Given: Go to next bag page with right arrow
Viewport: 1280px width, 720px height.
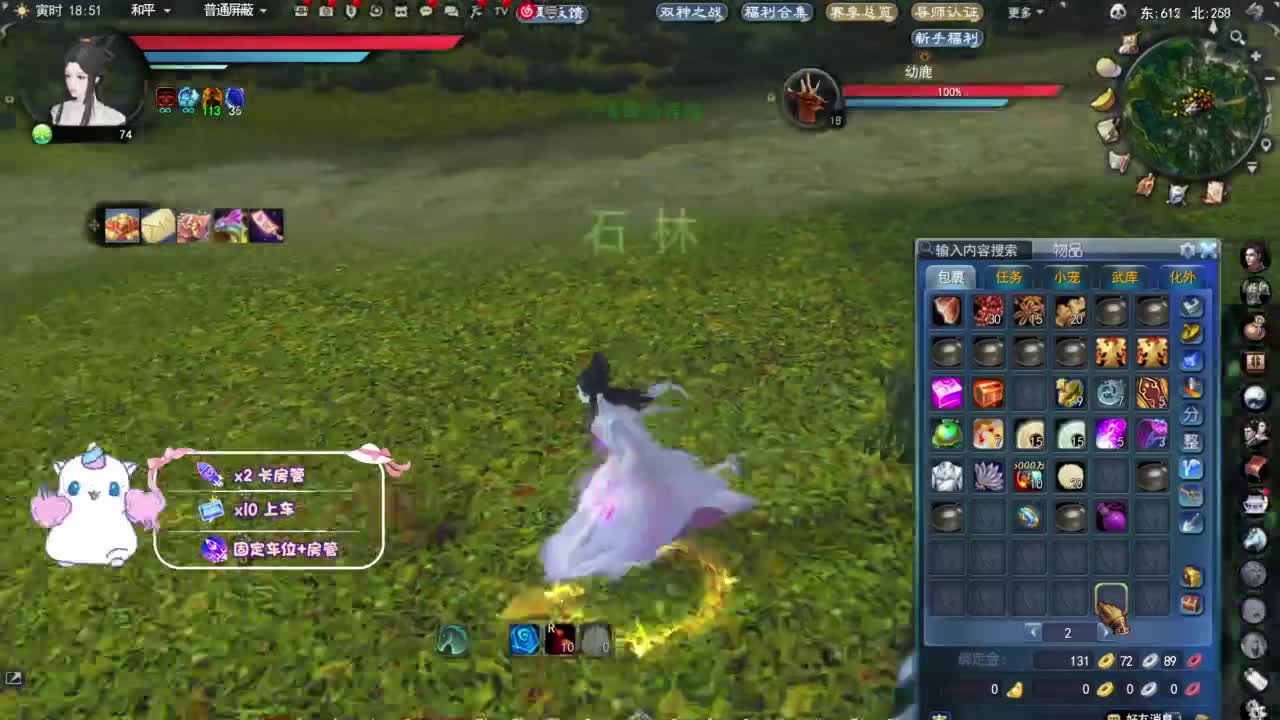Looking at the screenshot, I should tap(1103, 632).
